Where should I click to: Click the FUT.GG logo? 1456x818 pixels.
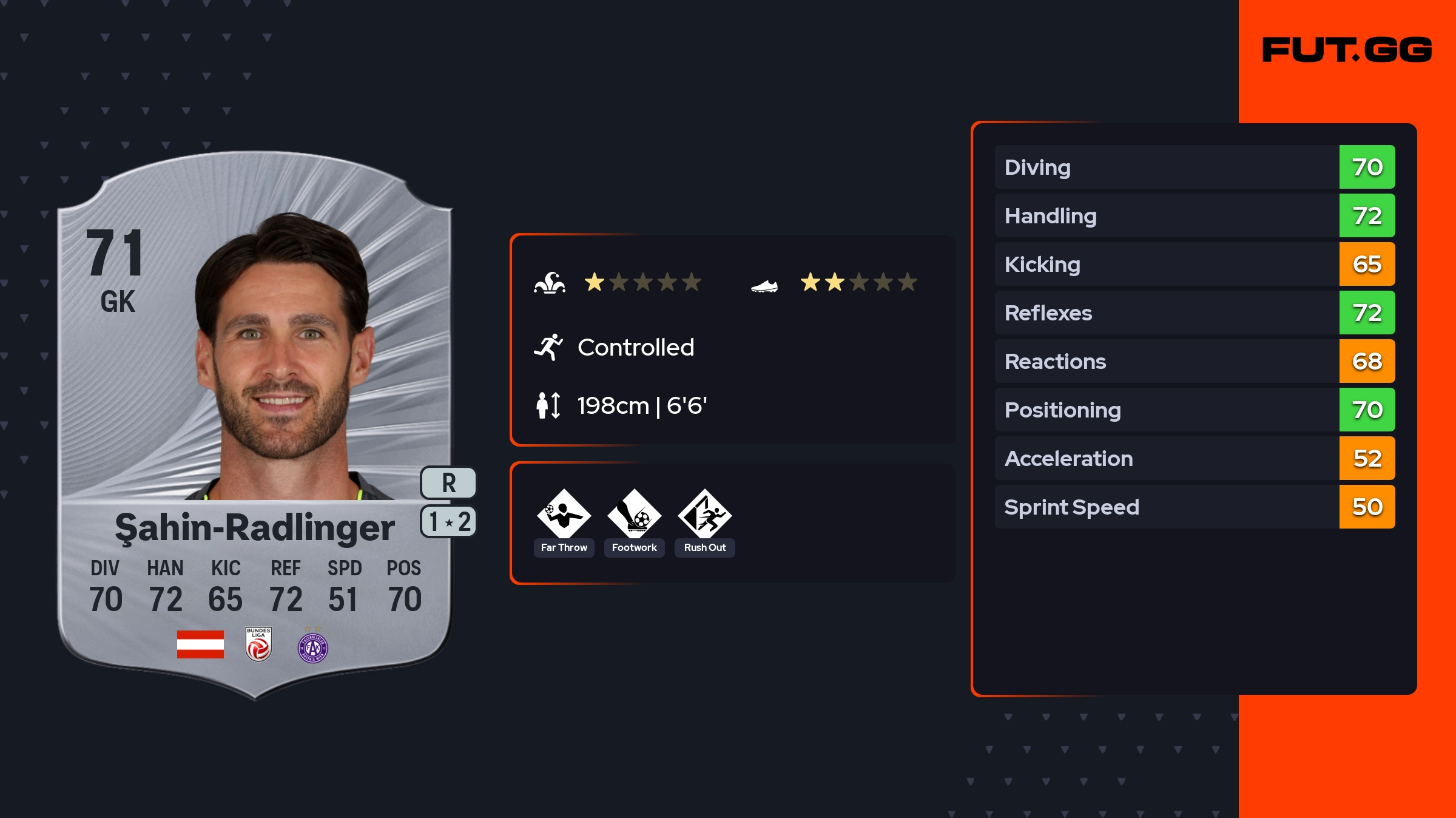pos(1347,50)
